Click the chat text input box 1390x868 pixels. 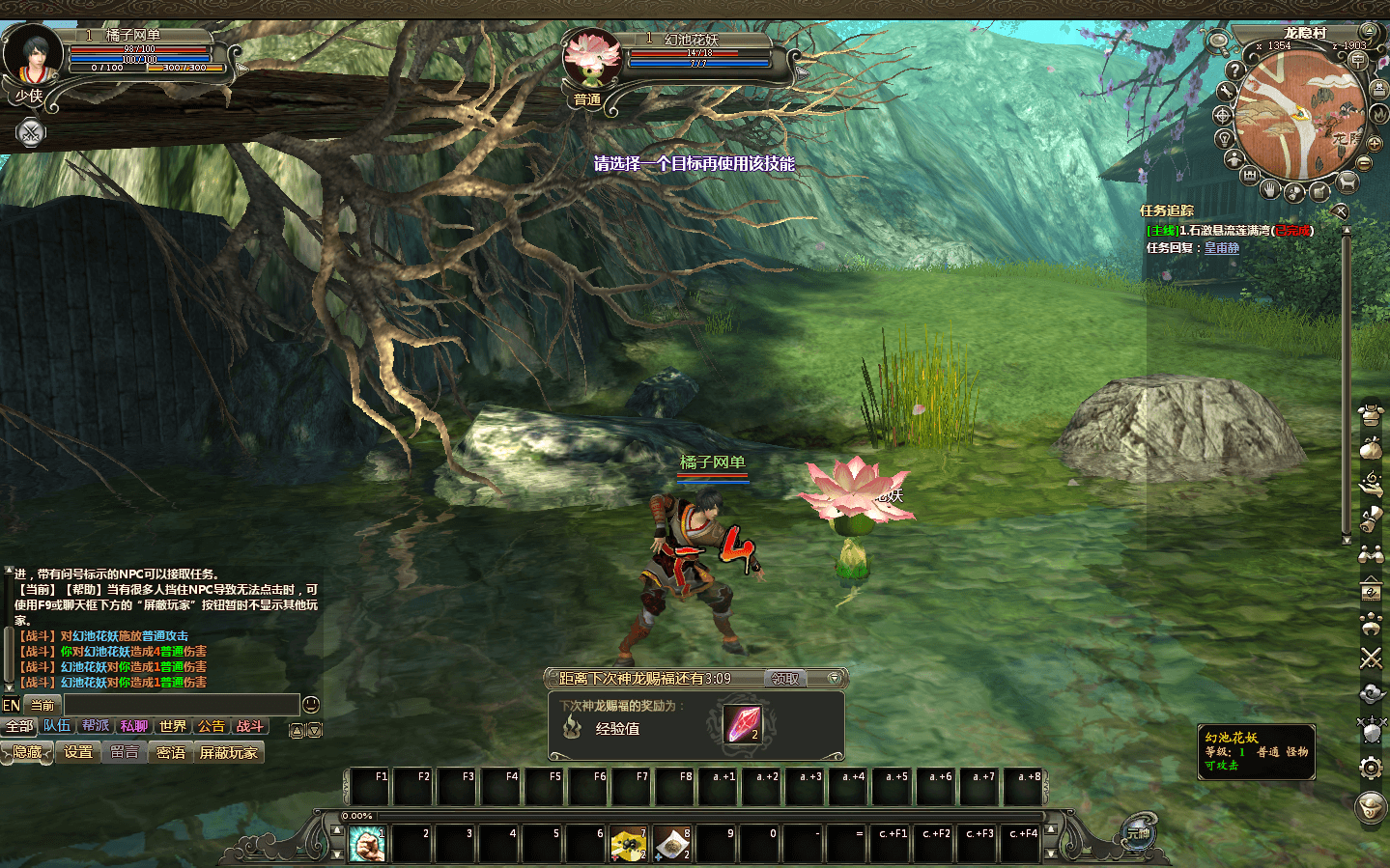pos(181,705)
